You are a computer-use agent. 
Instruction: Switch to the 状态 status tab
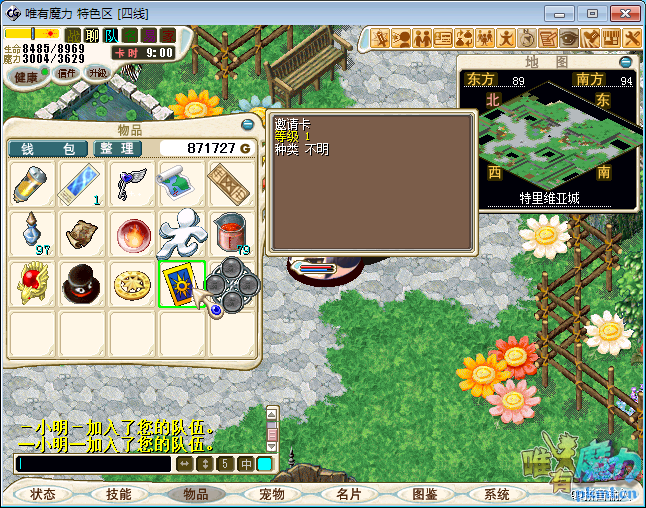[x=43, y=494]
